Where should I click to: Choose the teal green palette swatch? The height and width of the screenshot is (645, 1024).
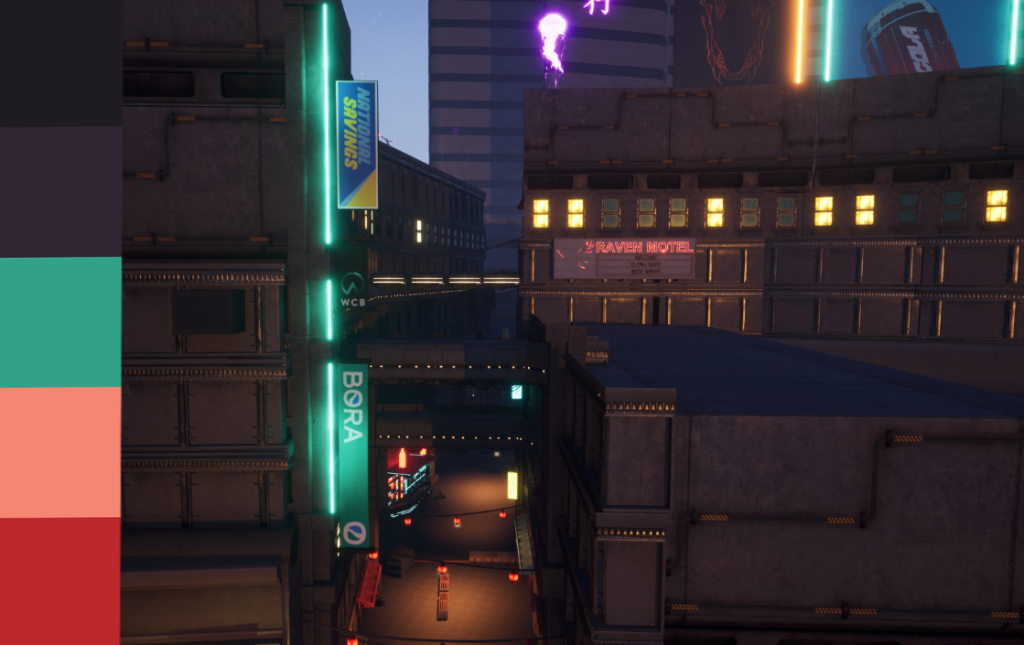[60, 322]
